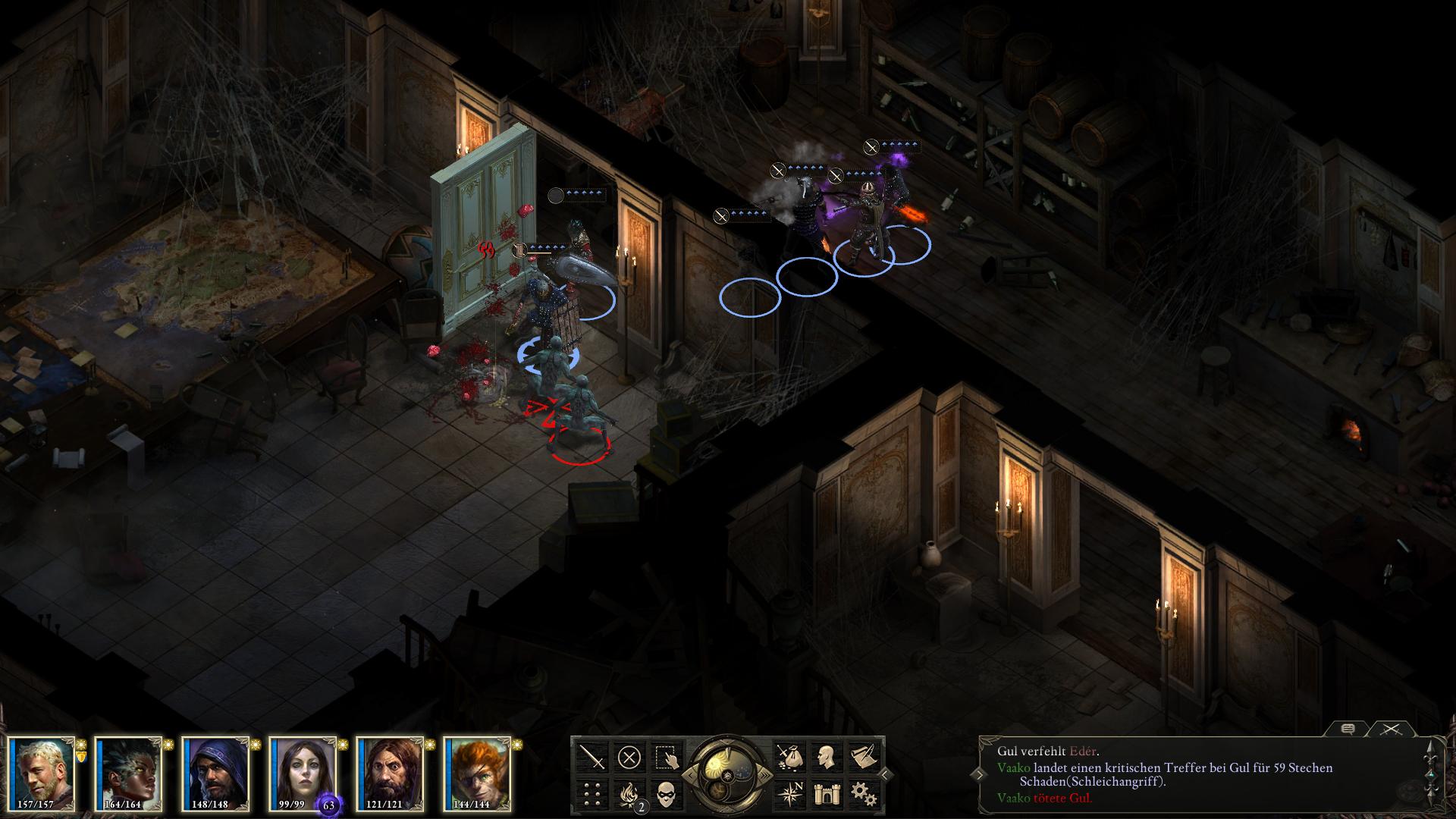Open the character sheet head icon
The height and width of the screenshot is (819, 1456).
[826, 757]
